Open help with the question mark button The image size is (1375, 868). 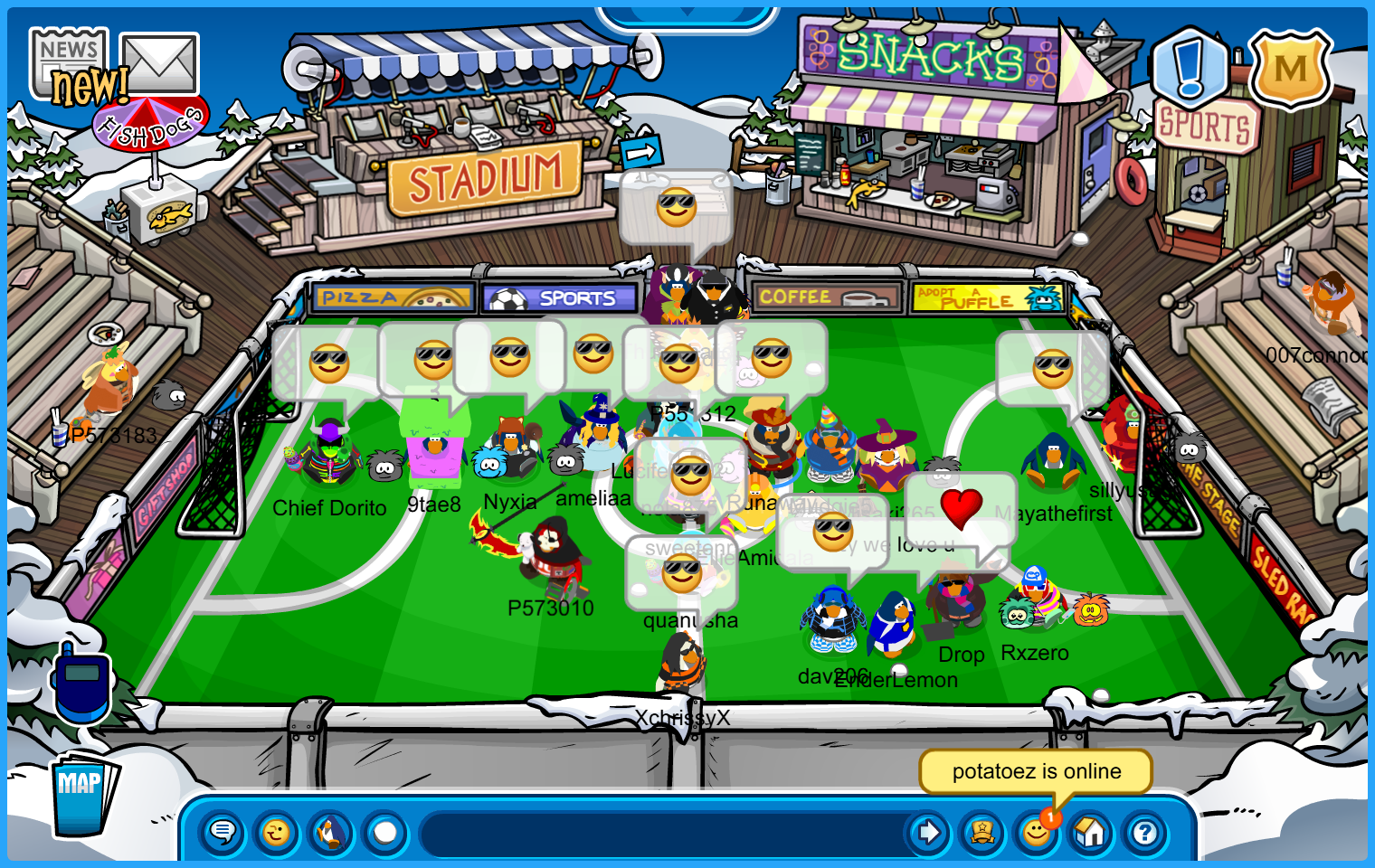point(1145,832)
